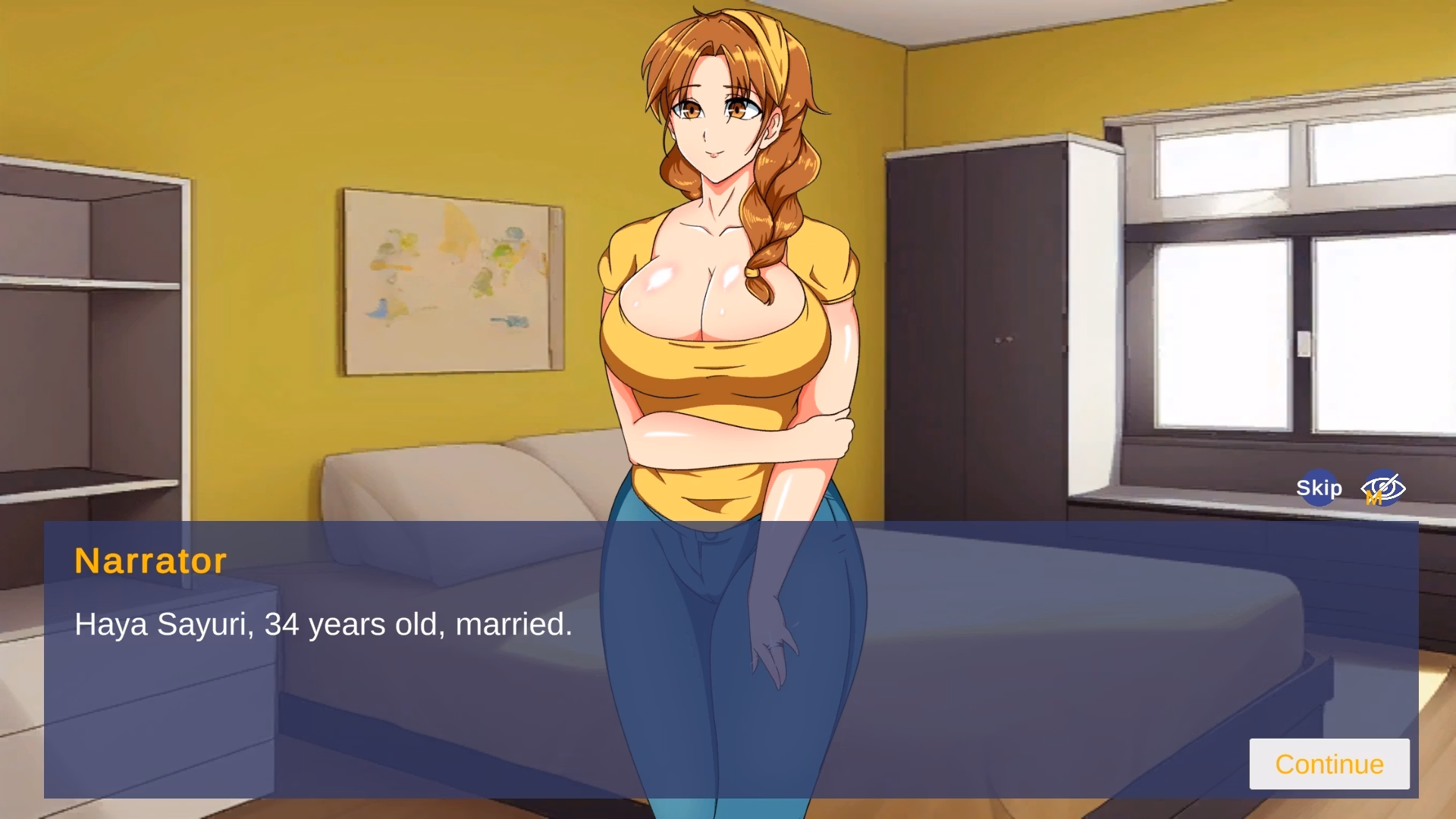Select the Narrator name label

pos(149,561)
